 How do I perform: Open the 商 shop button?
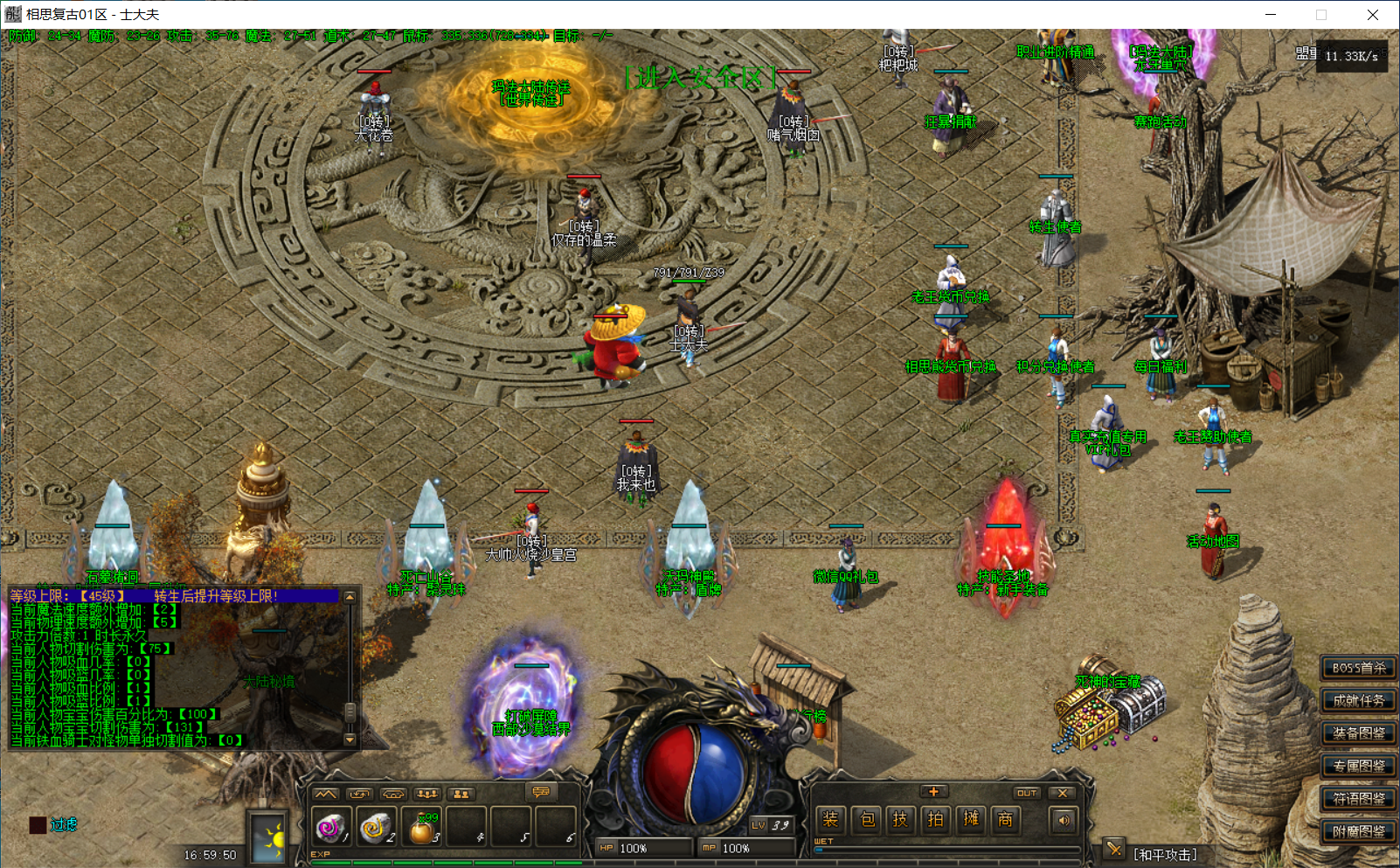[x=1006, y=819]
